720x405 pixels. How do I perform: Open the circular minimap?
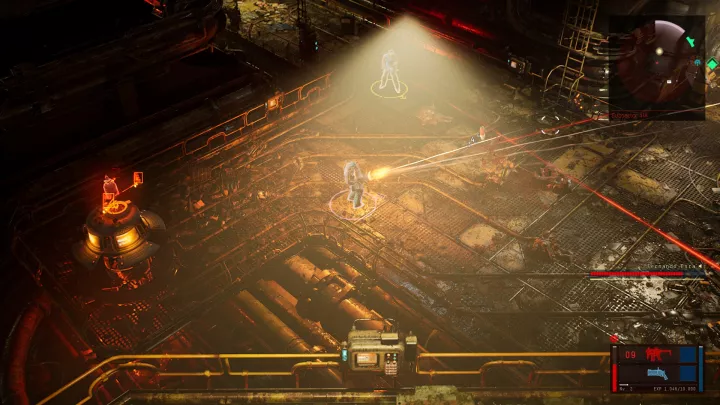pyautogui.click(x=655, y=66)
